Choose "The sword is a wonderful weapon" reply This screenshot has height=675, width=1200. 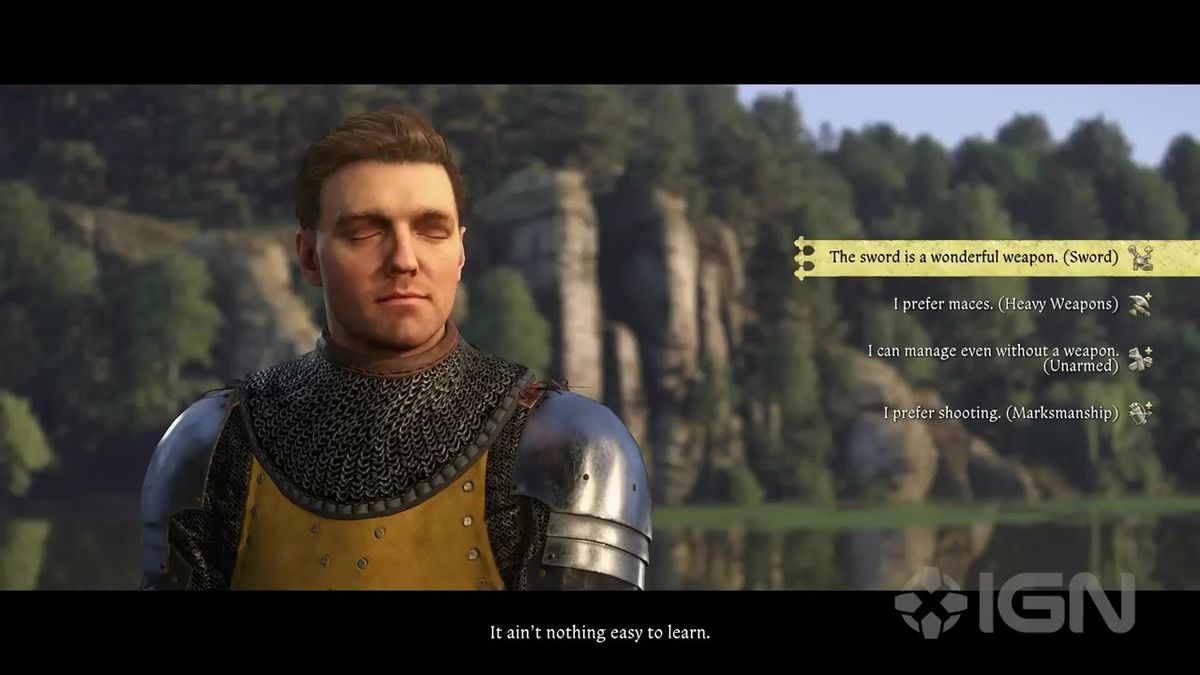973,257
